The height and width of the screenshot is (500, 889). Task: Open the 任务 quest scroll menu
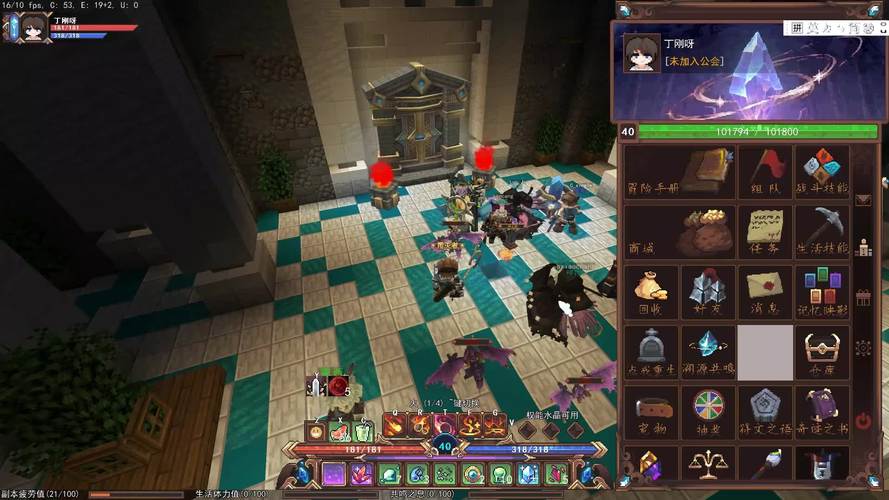pos(765,232)
